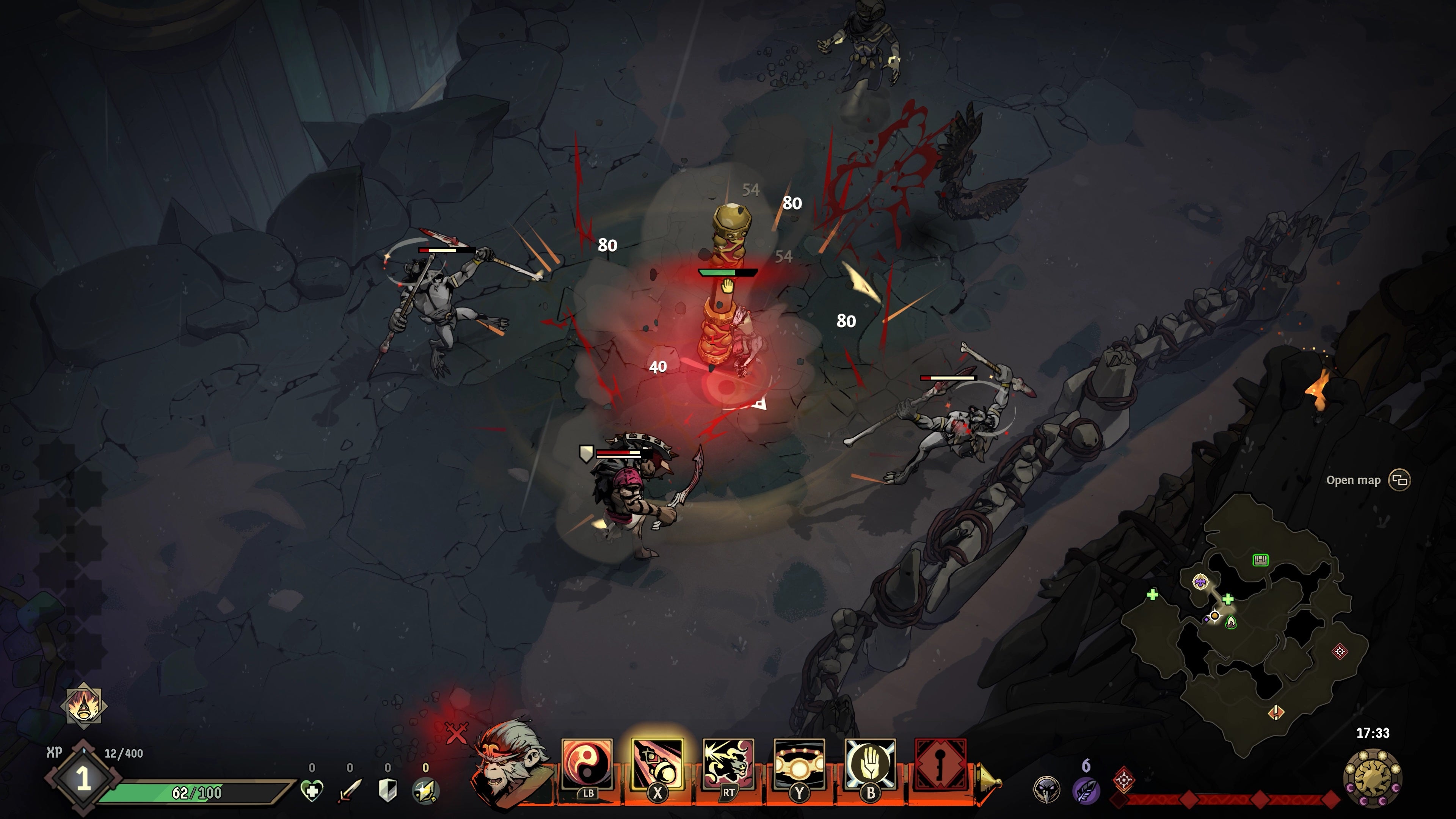Click the sun and moon day-cycle dial

1373,779
